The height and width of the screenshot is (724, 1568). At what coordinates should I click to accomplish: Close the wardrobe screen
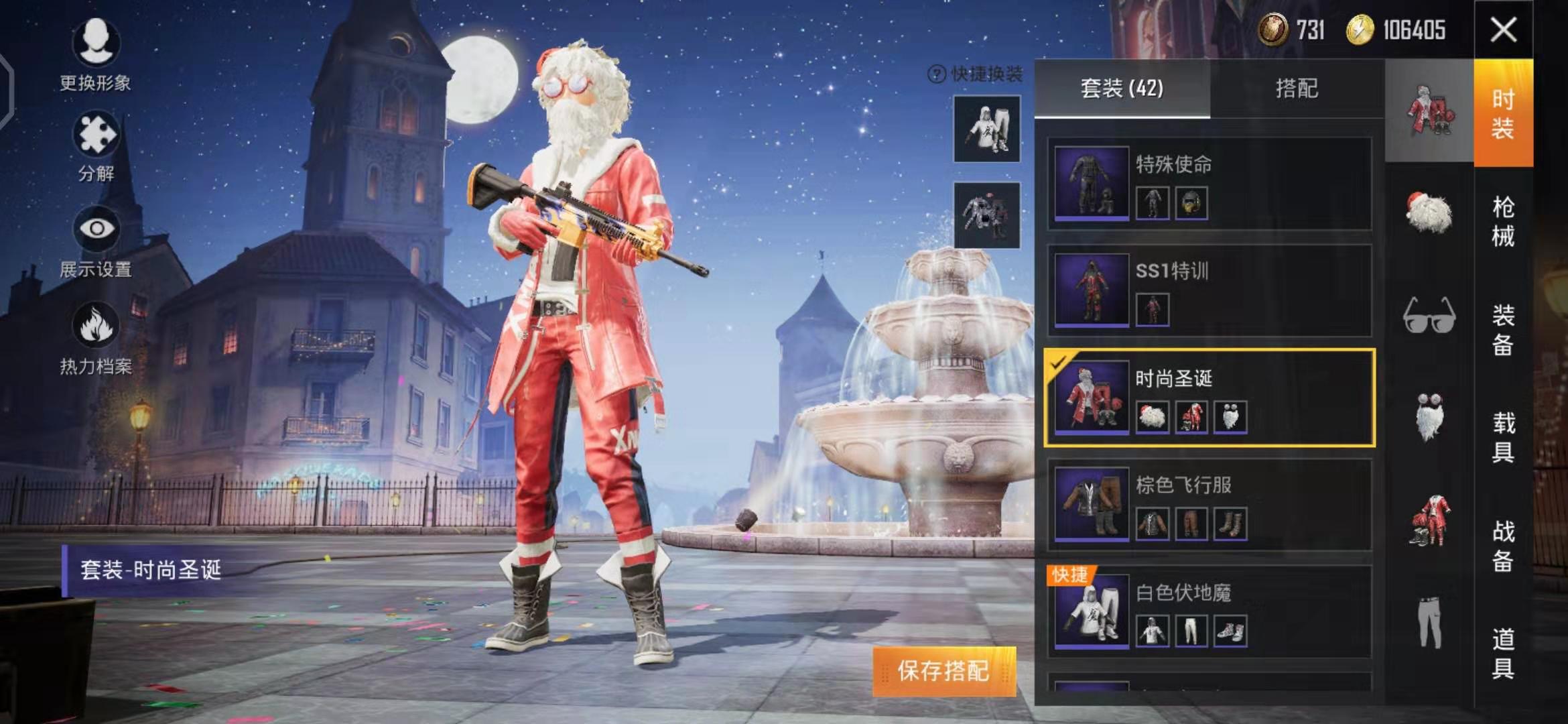[x=1503, y=29]
